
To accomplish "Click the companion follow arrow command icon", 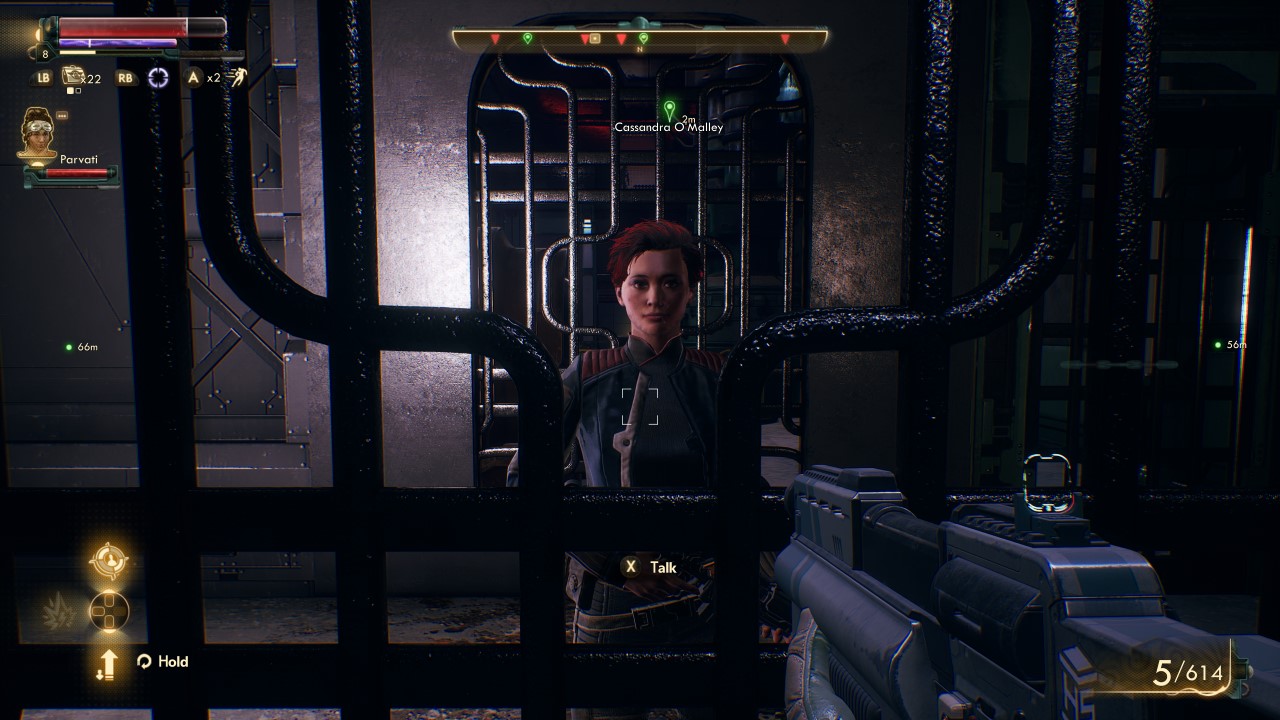I will click(x=107, y=662).
